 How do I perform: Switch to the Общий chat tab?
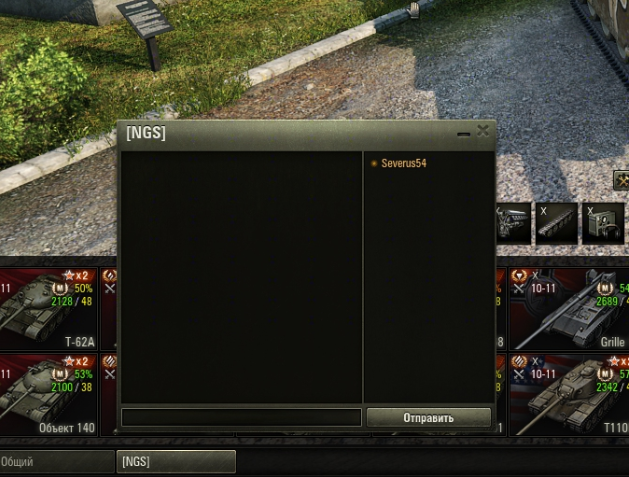coord(57,462)
